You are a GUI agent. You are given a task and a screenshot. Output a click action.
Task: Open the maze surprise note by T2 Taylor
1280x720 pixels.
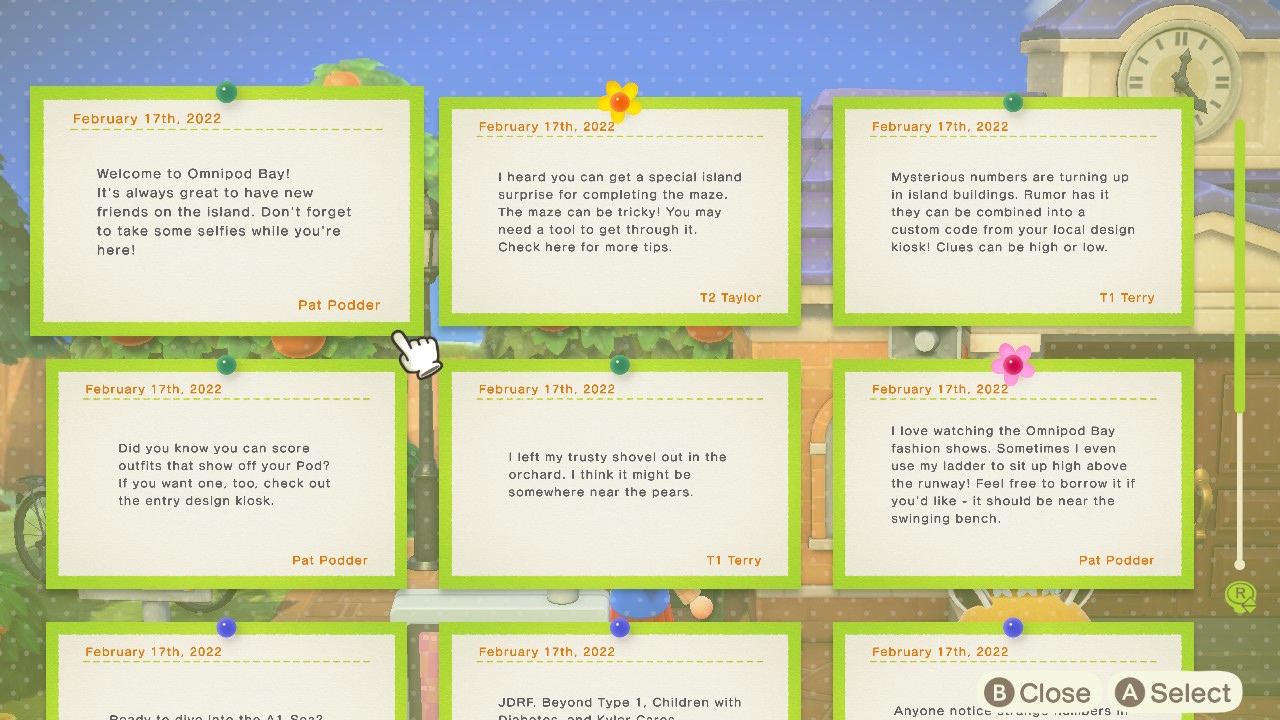click(619, 212)
